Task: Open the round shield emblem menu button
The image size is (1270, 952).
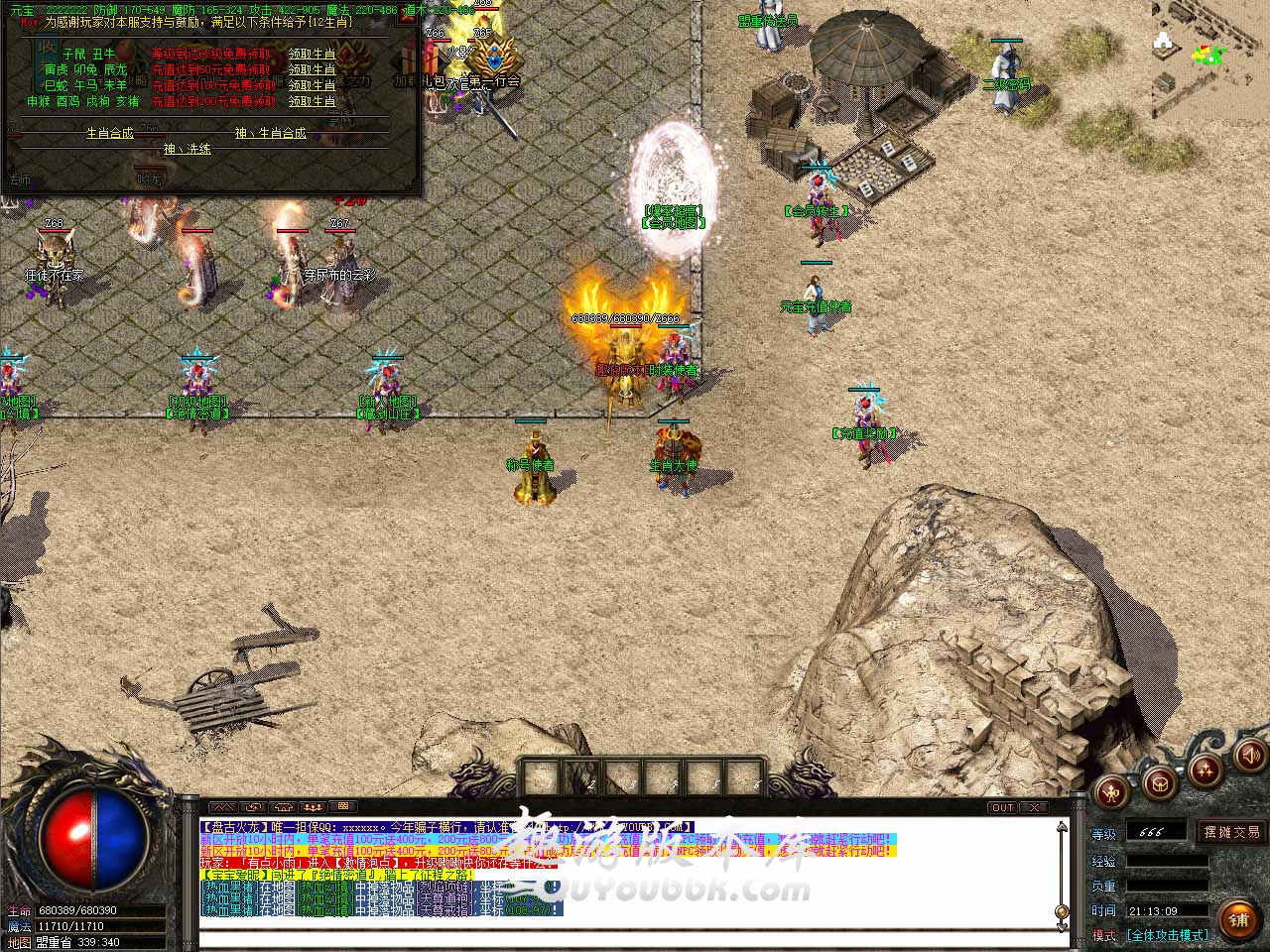Action: (x=1158, y=783)
